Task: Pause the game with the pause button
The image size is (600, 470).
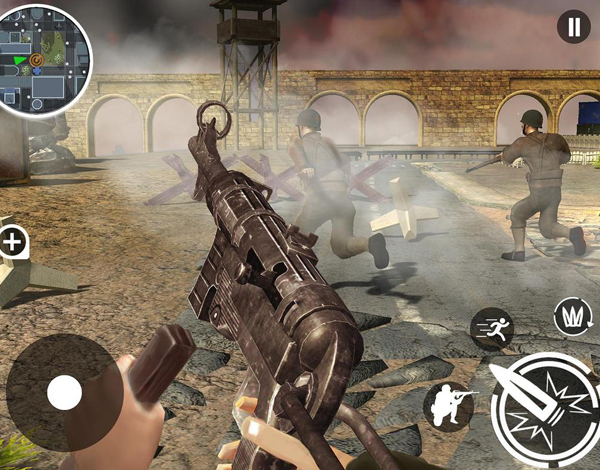Action: pos(573,27)
